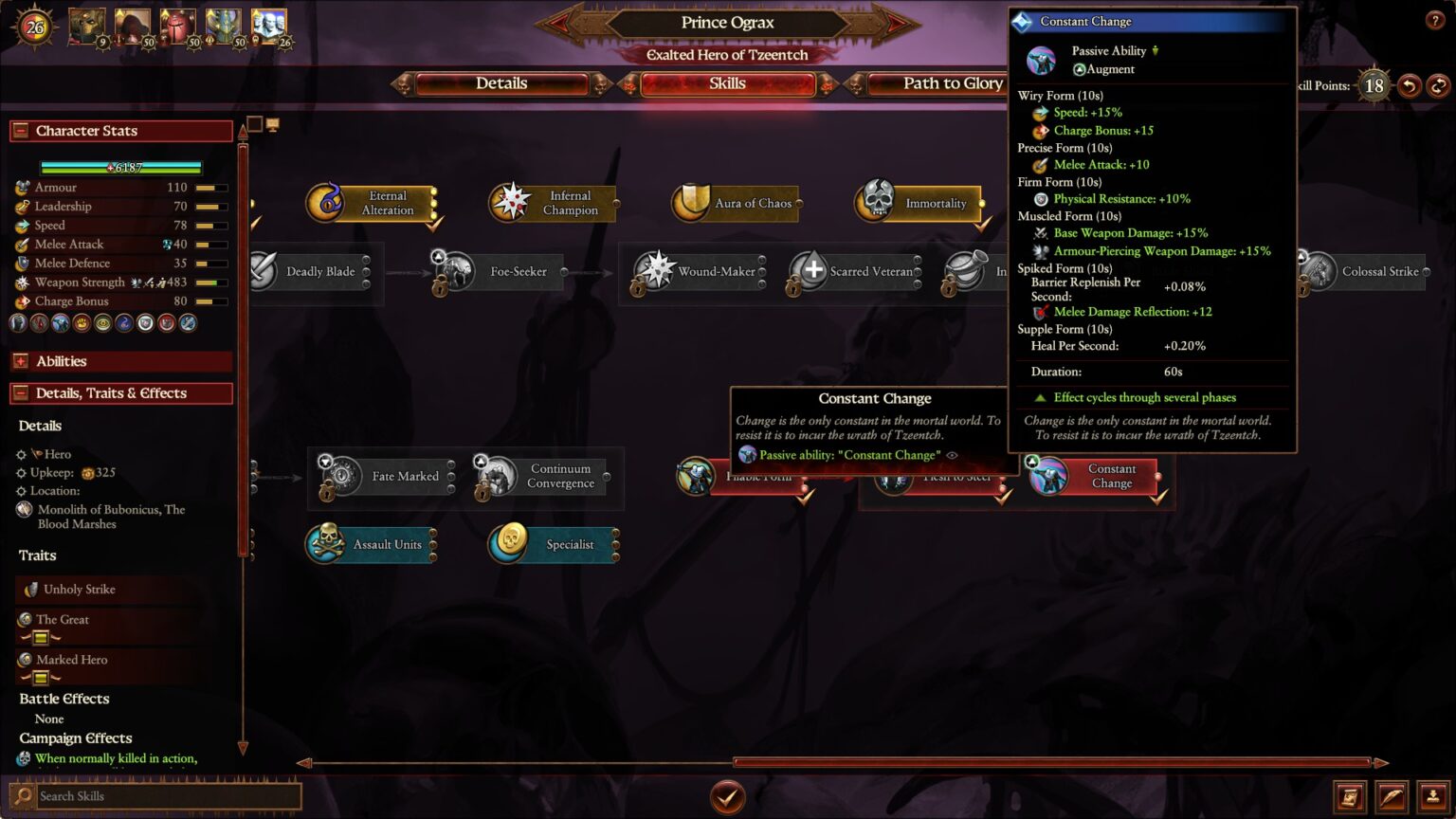Toggle the skill tree display mode icon
Image resolution: width=1456 pixels, height=819 pixels.
273,125
